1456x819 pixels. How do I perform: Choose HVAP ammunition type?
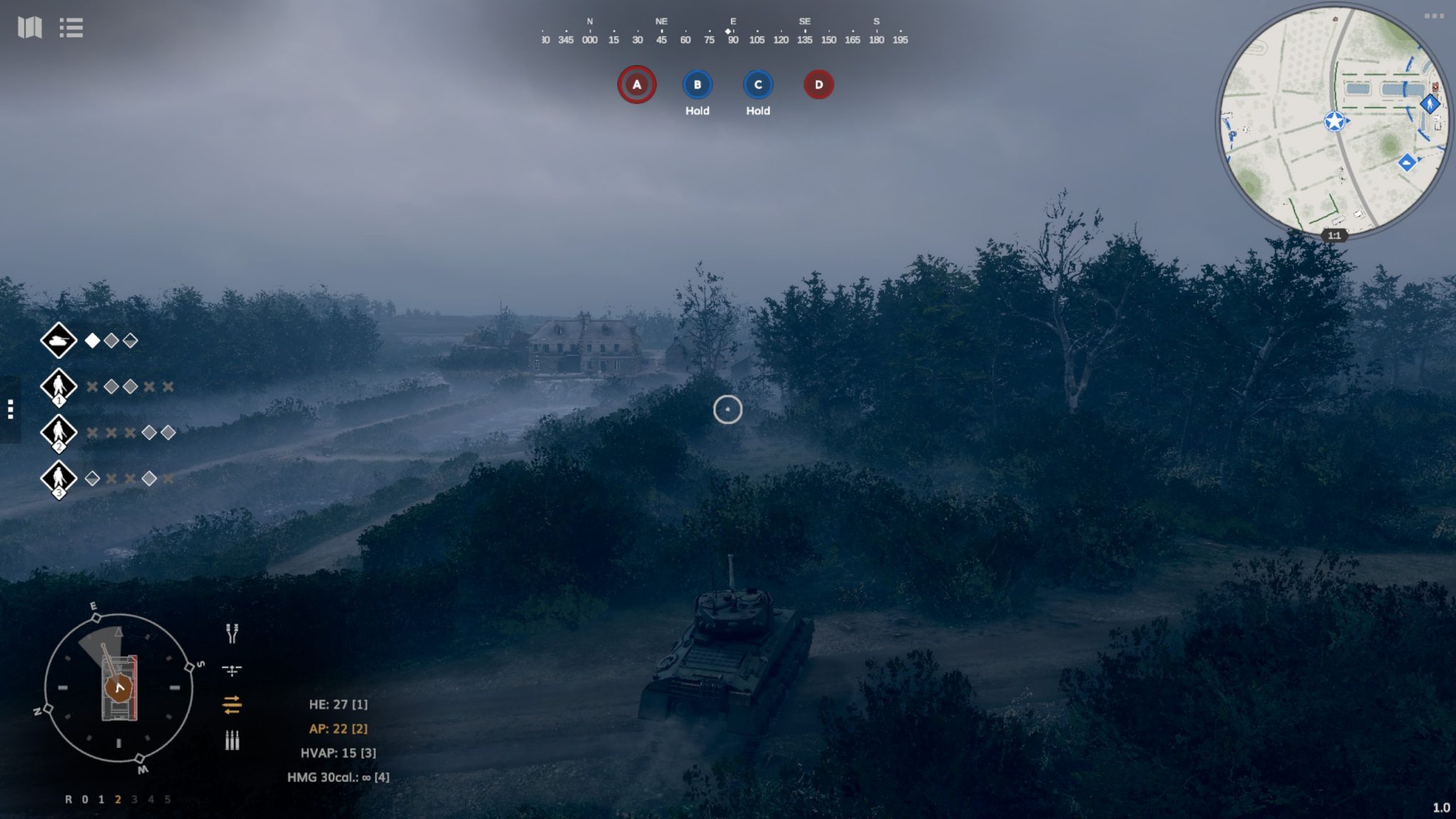pyautogui.click(x=338, y=753)
